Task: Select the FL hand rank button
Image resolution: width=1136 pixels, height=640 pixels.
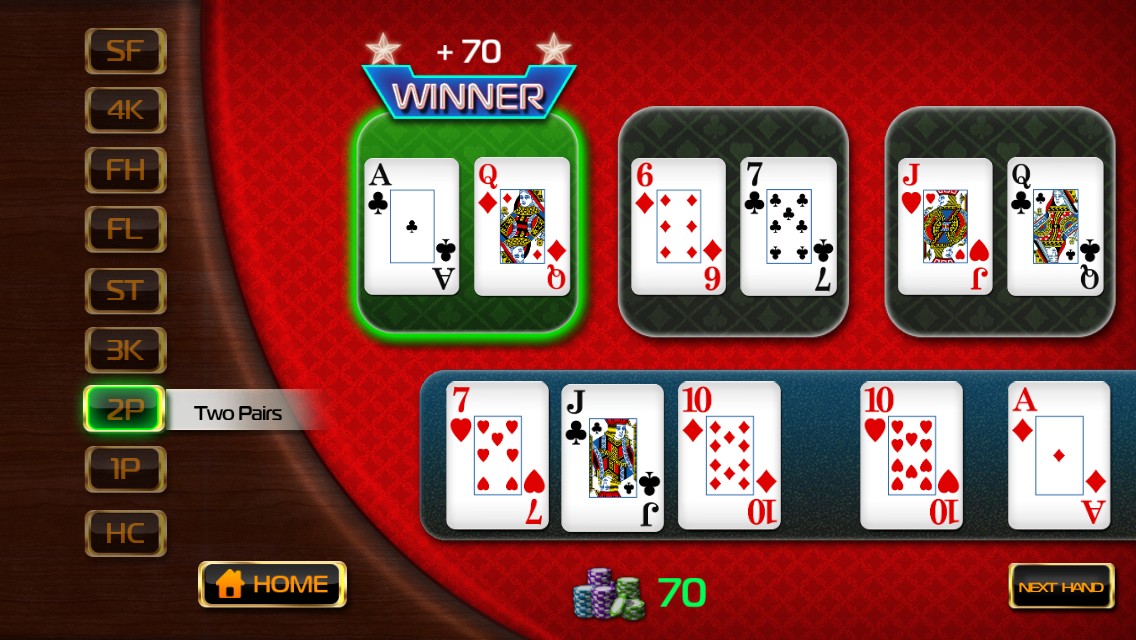Action: (x=125, y=230)
